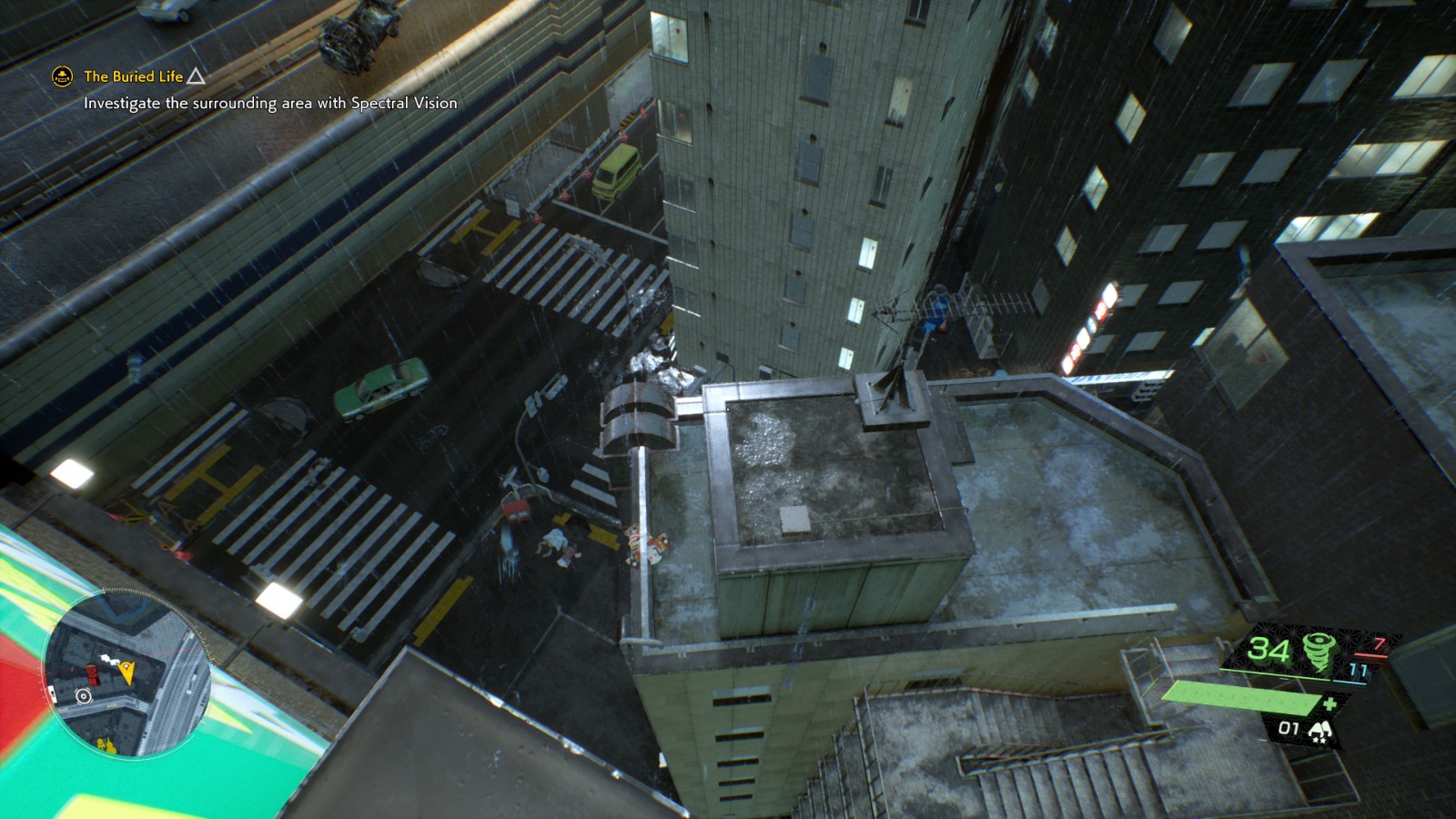This screenshot has height=819, width=1456.
Task: Click the yellow spirit icons on the minimap
Action: [x=106, y=743]
